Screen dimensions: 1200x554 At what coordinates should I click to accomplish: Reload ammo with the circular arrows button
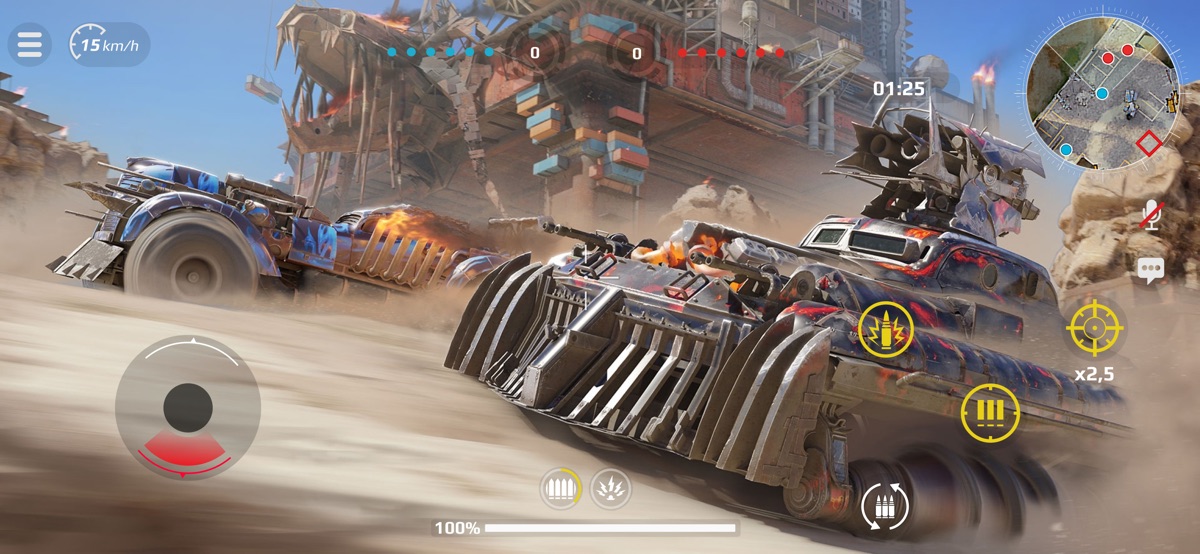886,507
